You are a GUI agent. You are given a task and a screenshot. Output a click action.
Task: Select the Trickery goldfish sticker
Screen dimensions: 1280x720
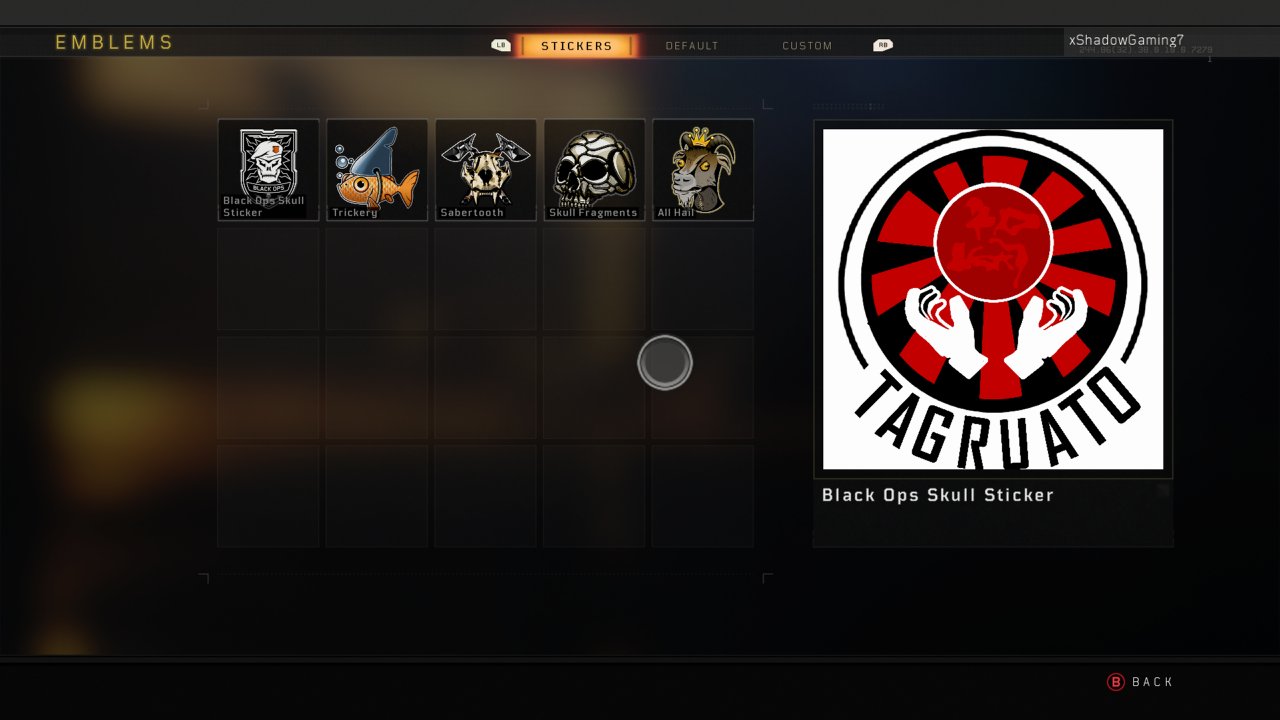click(376, 168)
